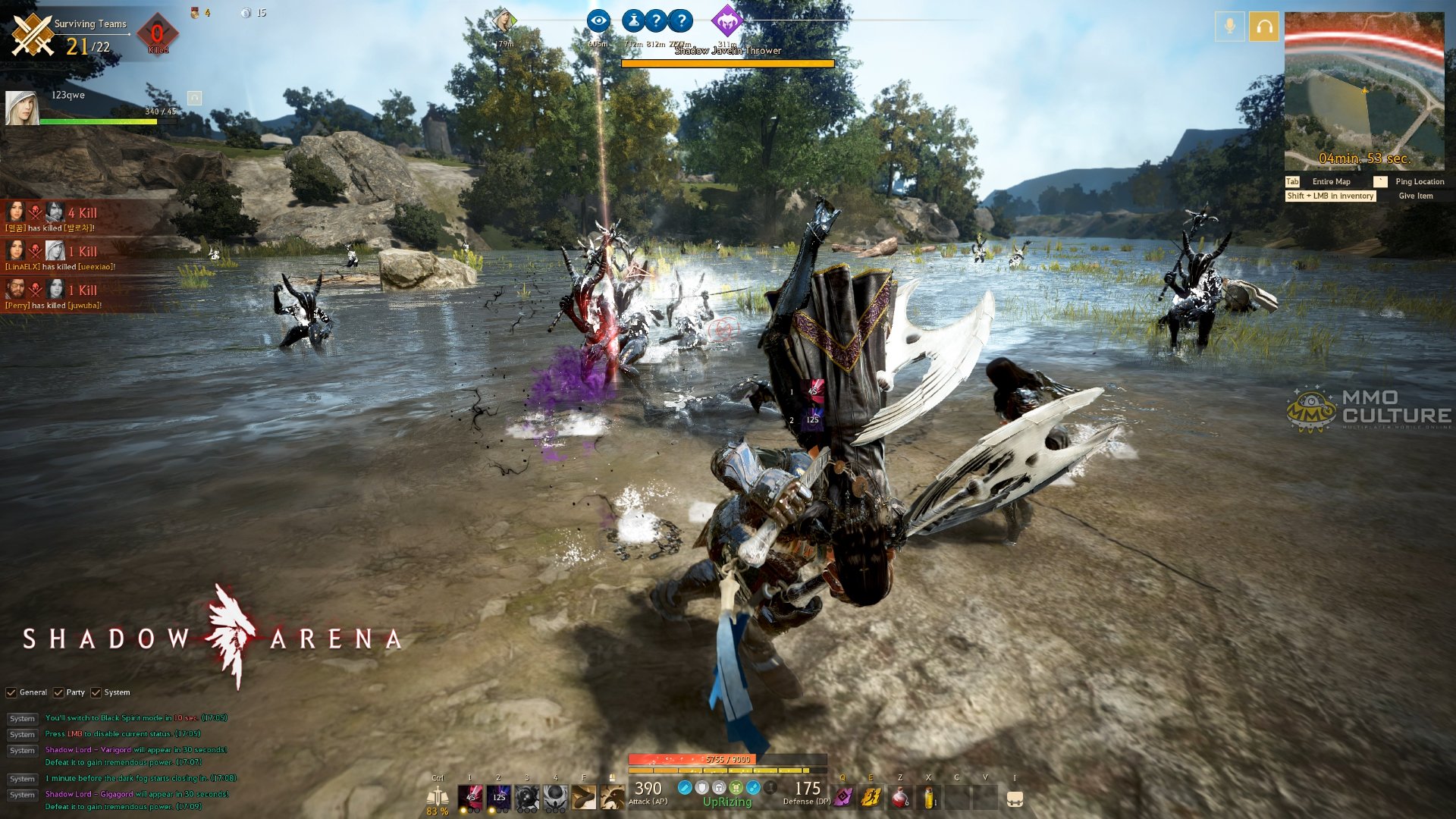The image size is (1456, 819).
Task: Click the purple shadow lord compass marker
Action: coord(727,21)
